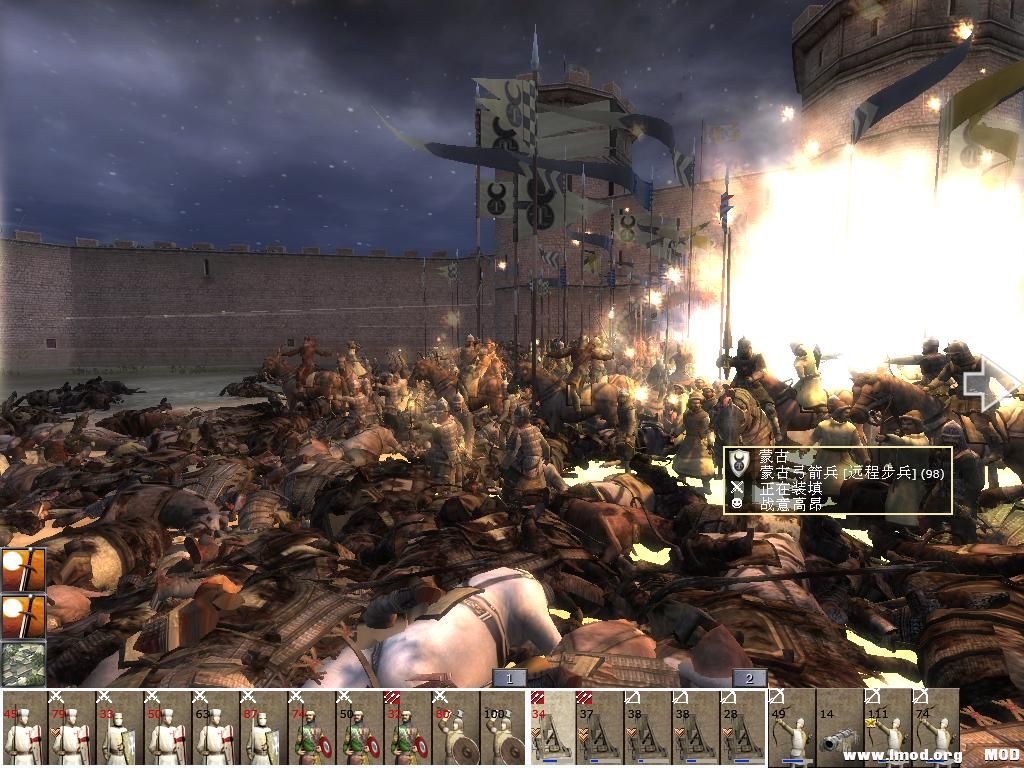Image resolution: width=1024 pixels, height=768 pixels.
Task: Select the white knight unit with 79 men
Action: [72, 728]
